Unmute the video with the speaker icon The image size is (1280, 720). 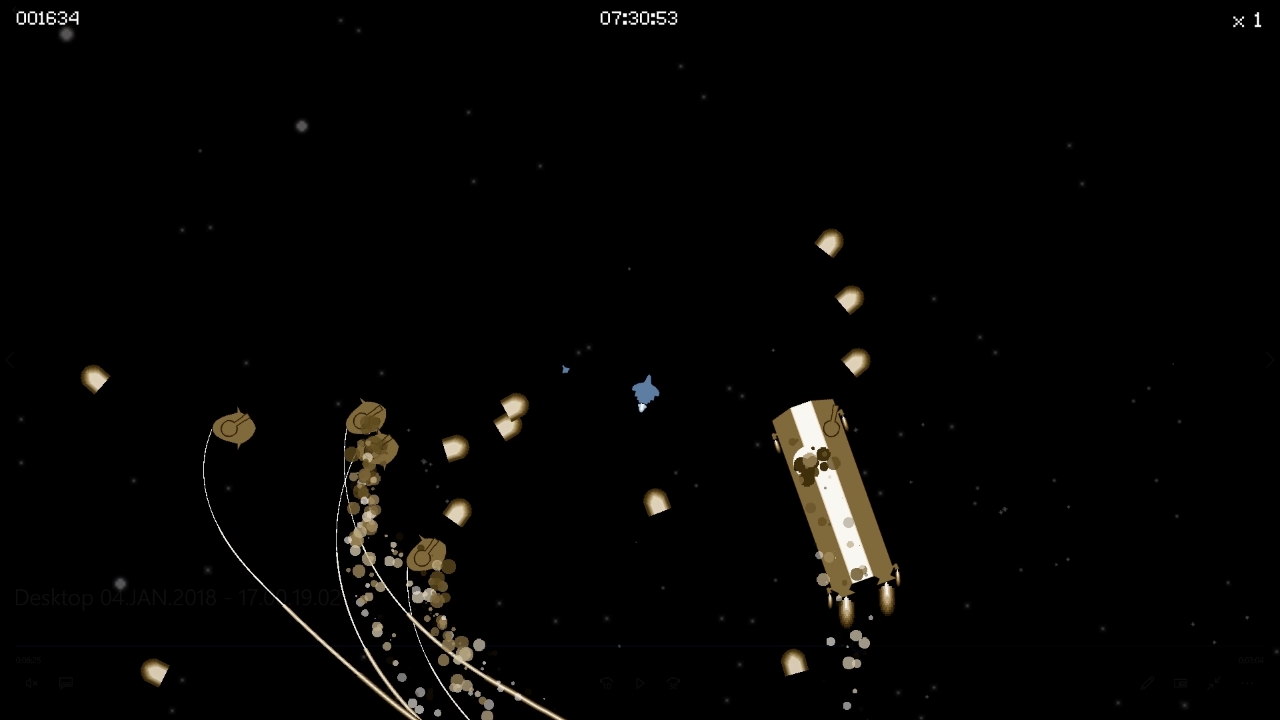coord(30,682)
